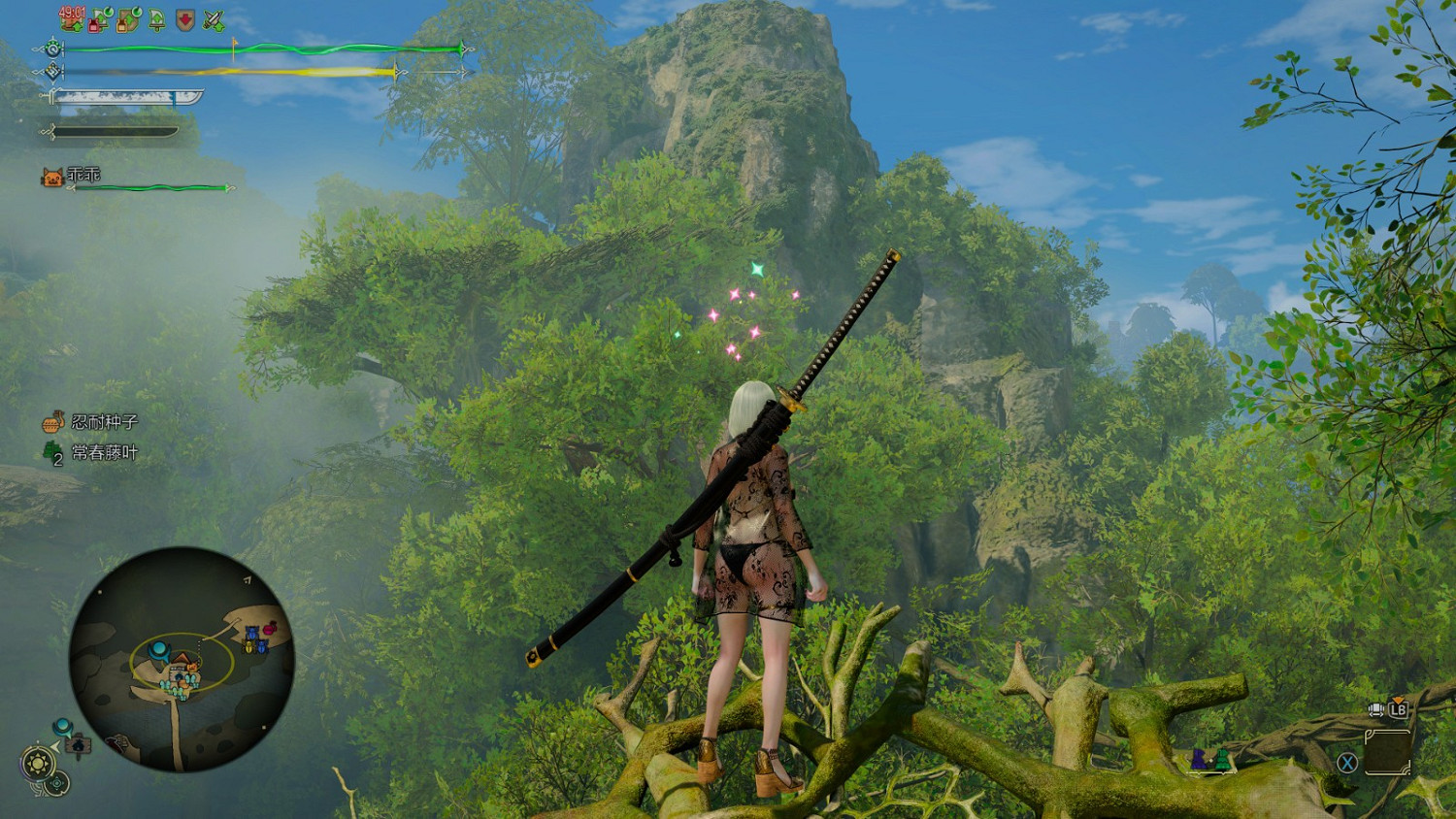This screenshot has height=819, width=1456.
Task: Select the green mantle icon
Action: 1222,759
